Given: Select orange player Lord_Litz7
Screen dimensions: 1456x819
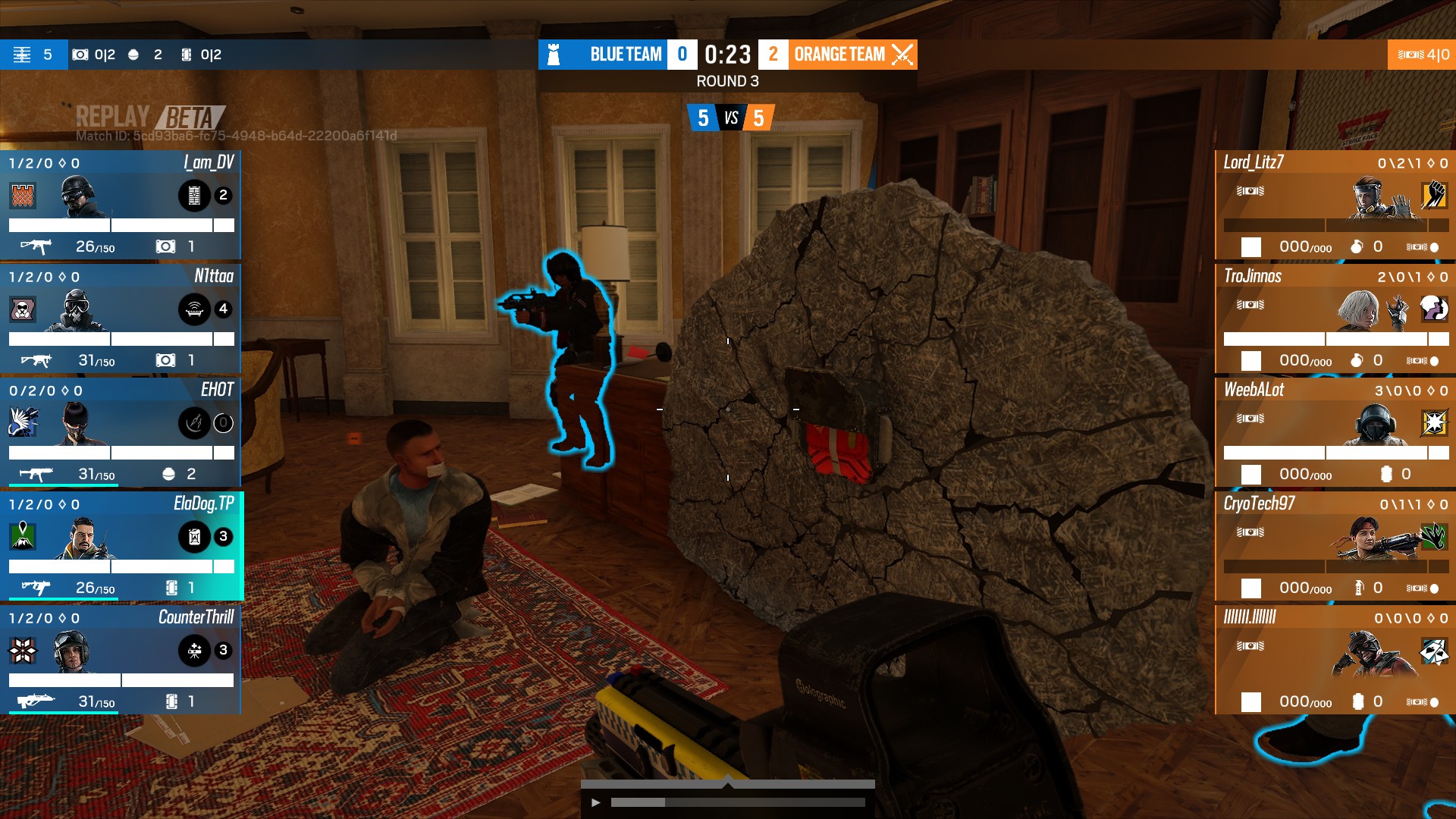Looking at the screenshot, I should (x=1335, y=205).
